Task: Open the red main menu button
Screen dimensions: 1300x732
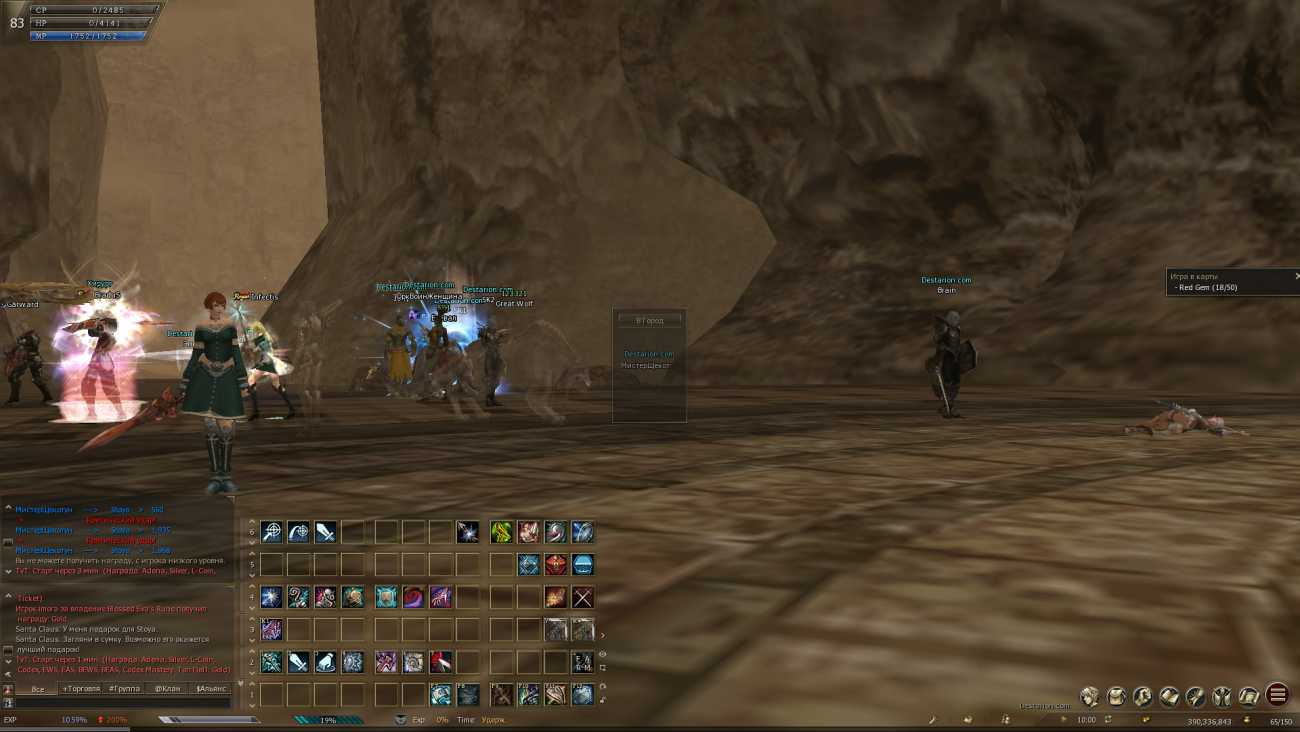Action: coord(1276,694)
